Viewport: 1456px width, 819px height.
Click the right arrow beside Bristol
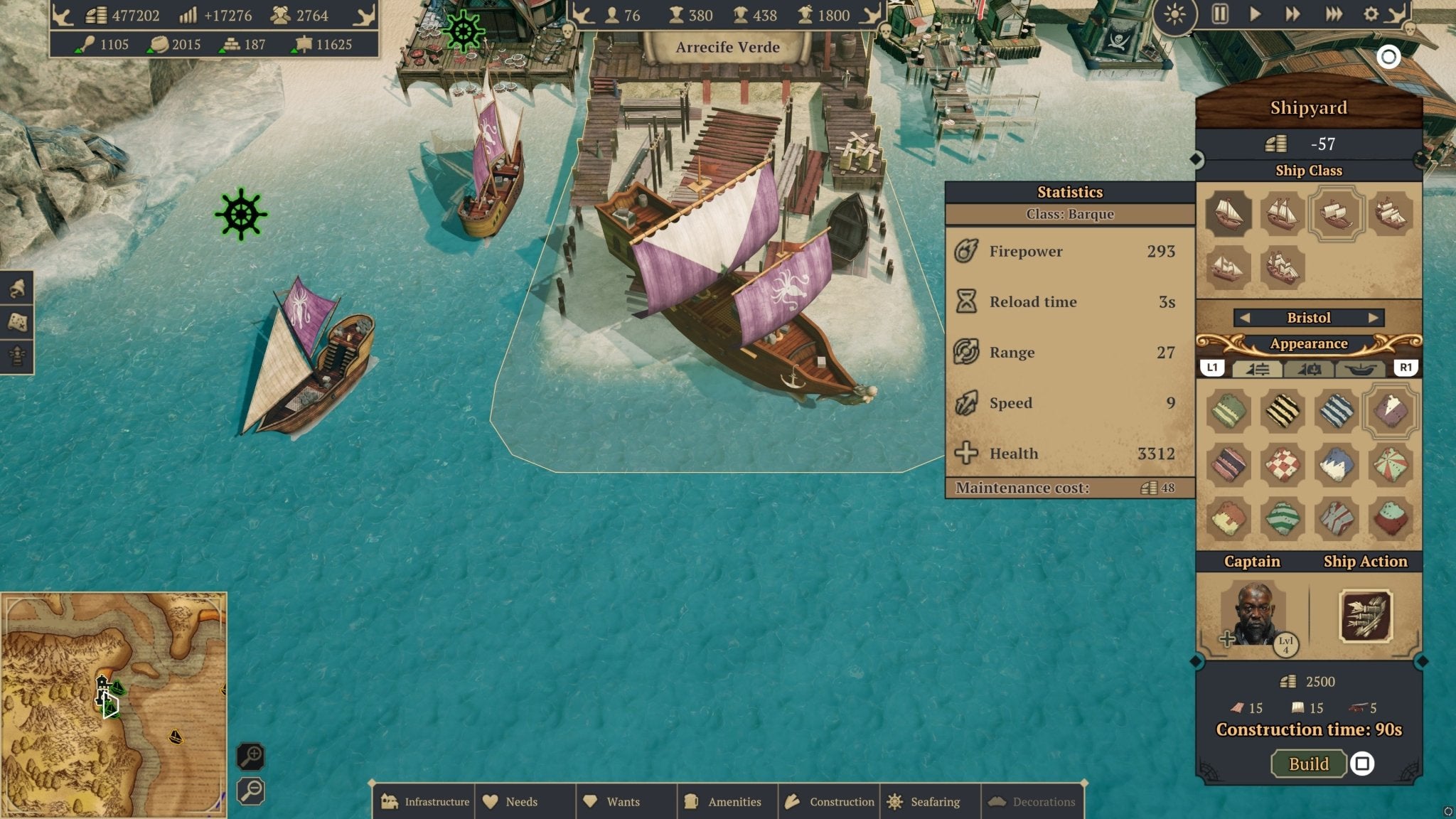click(1374, 318)
